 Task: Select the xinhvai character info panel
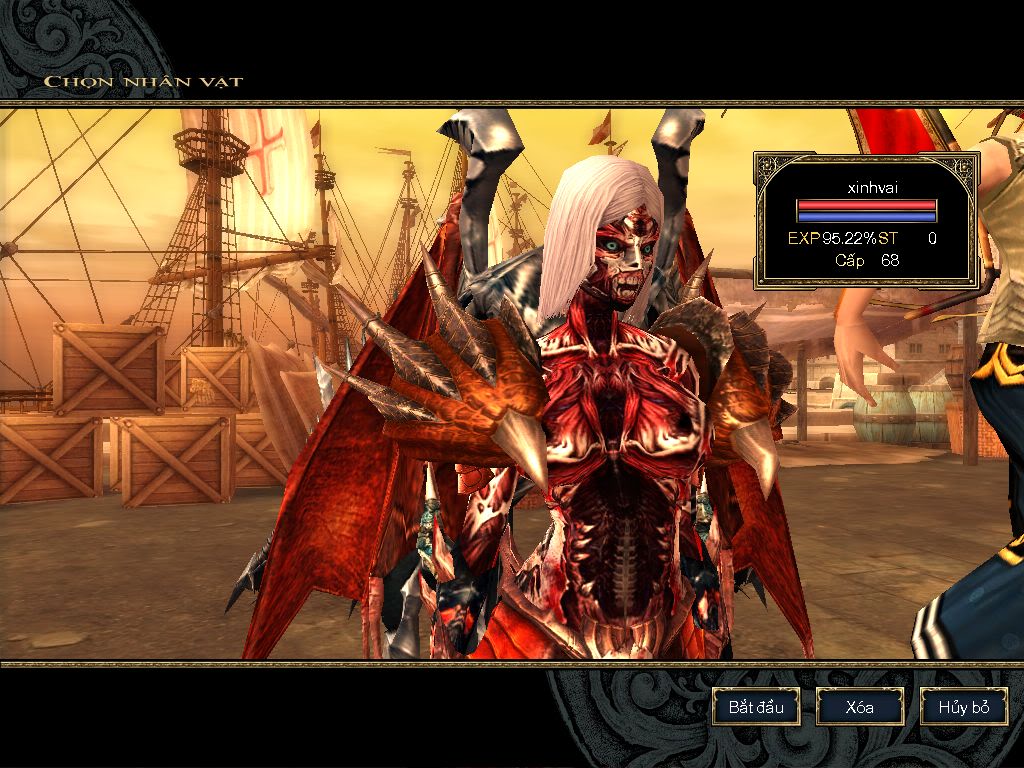pos(866,220)
